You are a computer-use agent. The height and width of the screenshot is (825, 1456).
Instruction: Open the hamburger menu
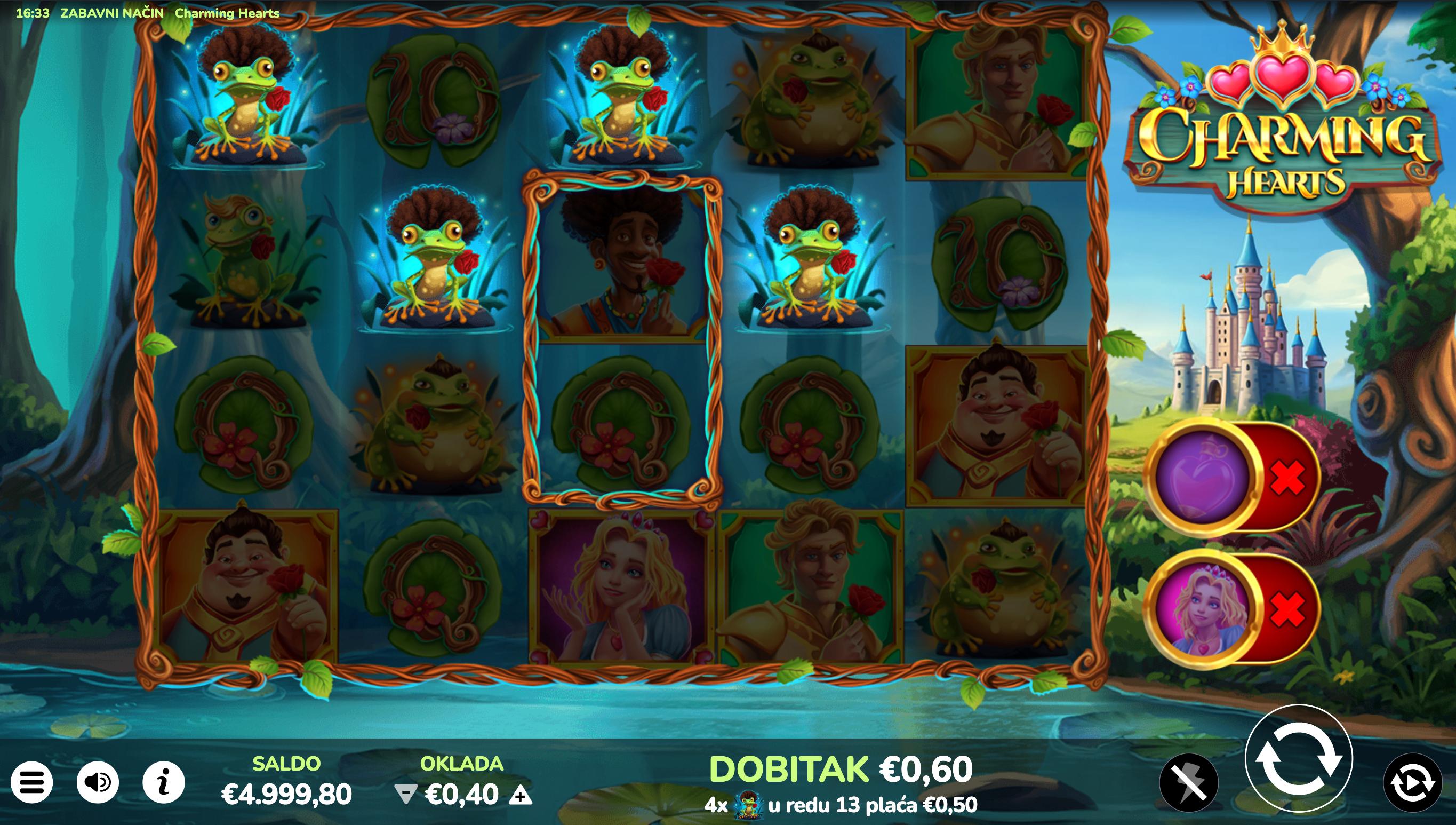coord(31,782)
